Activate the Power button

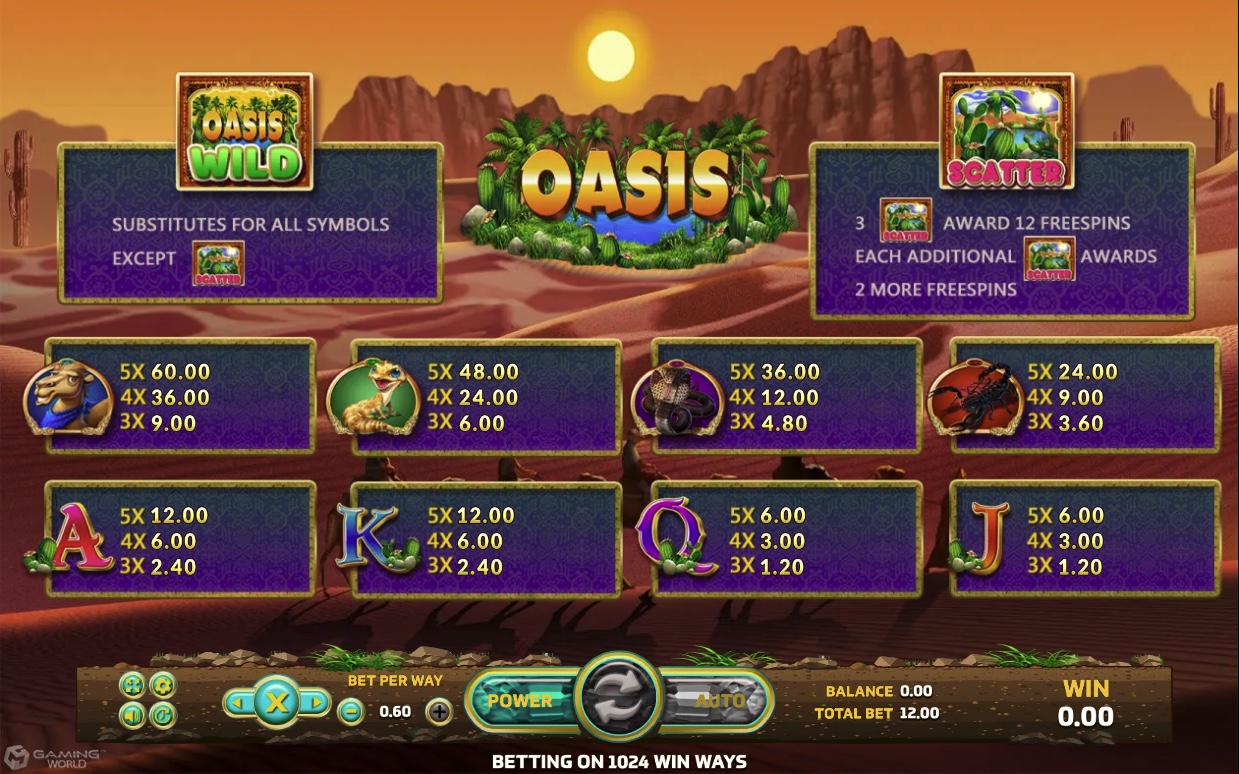(x=520, y=700)
